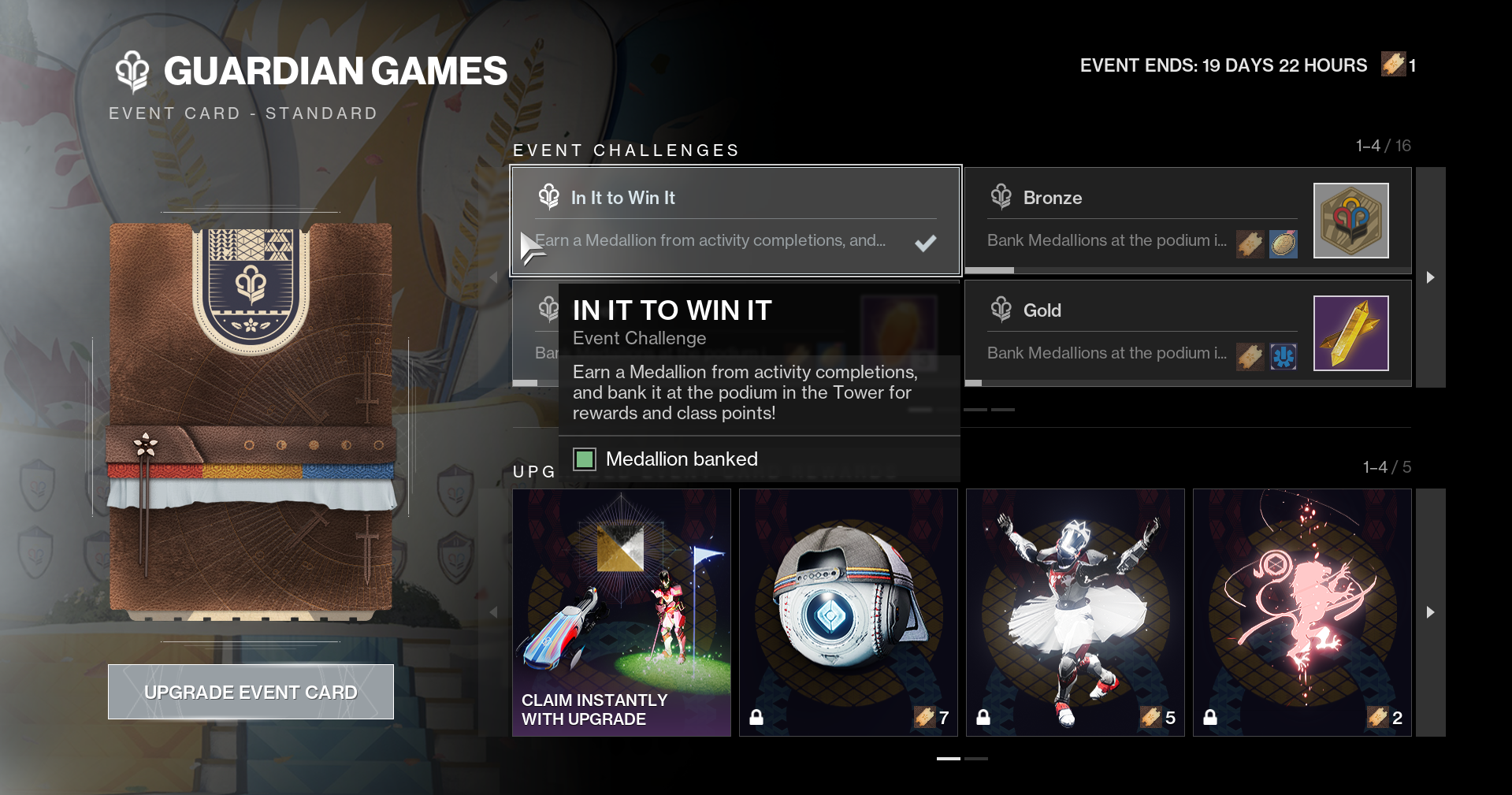
Task: Select the blue class item icon on Gold challenge
Action: [1282, 356]
